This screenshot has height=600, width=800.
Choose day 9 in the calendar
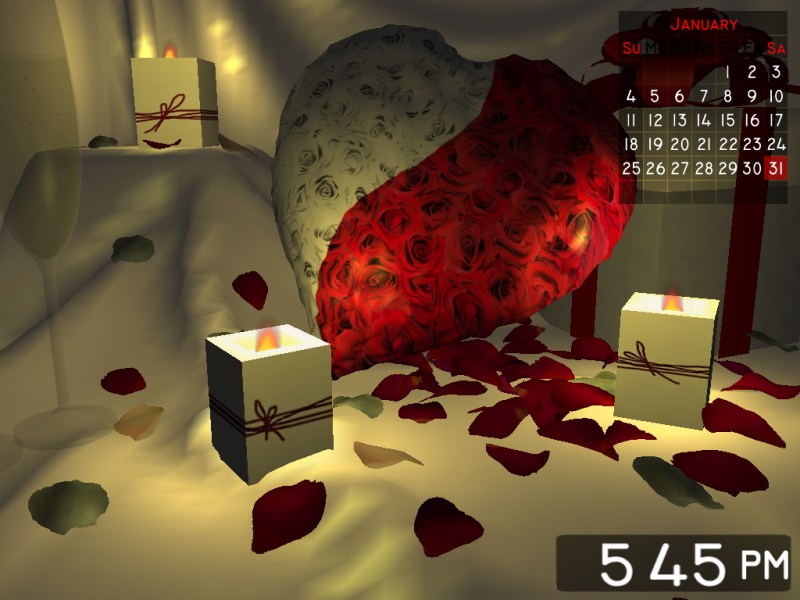(x=752, y=96)
